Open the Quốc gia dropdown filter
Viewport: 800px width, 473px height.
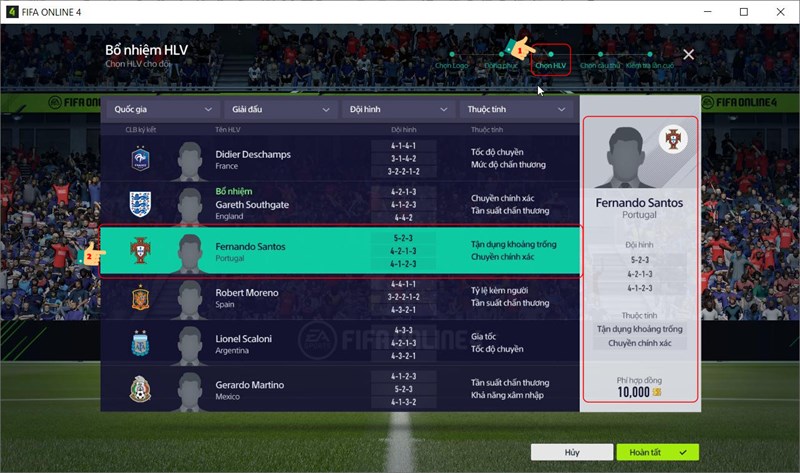click(163, 109)
